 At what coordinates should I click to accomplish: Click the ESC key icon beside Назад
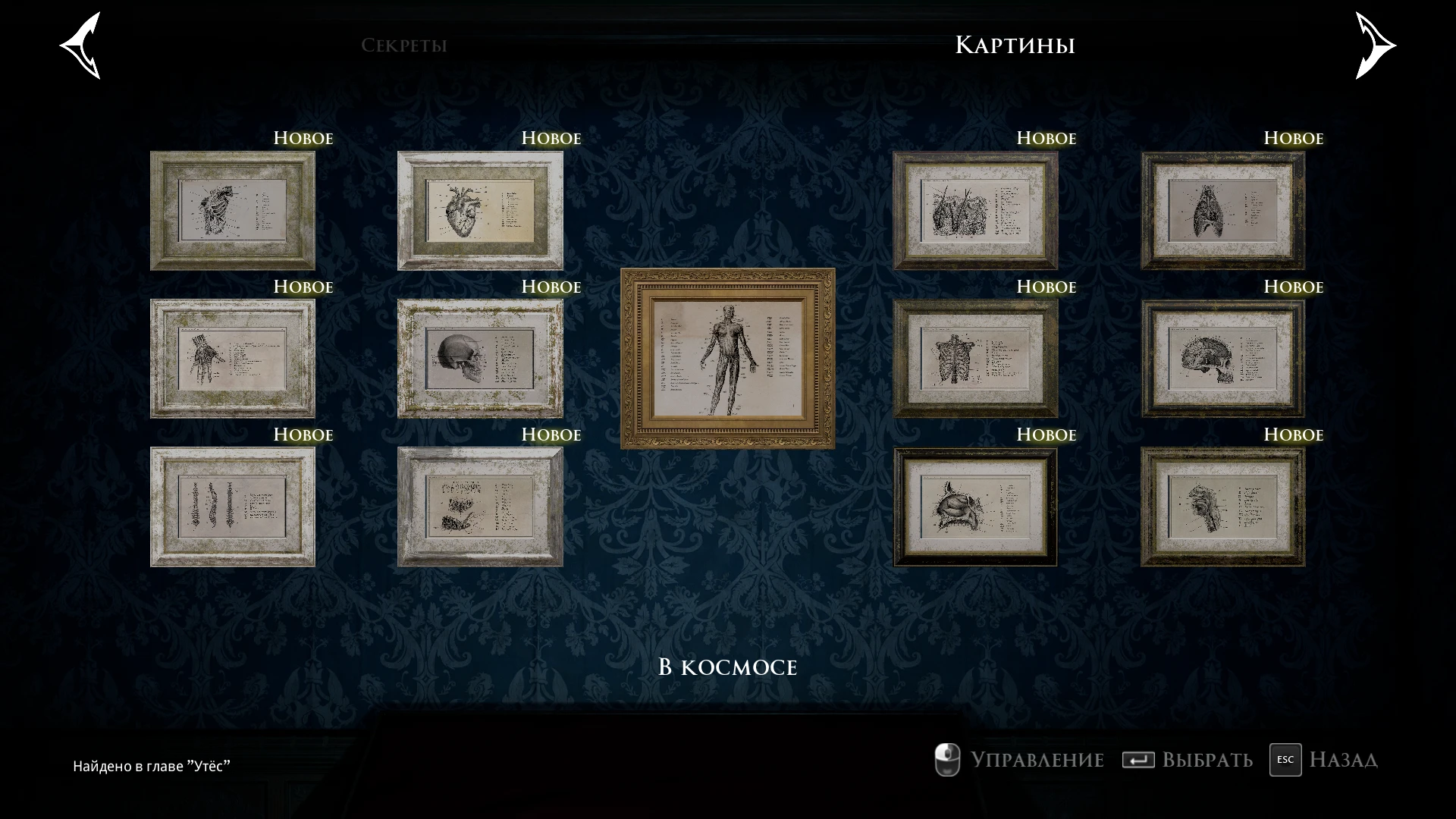click(1285, 760)
